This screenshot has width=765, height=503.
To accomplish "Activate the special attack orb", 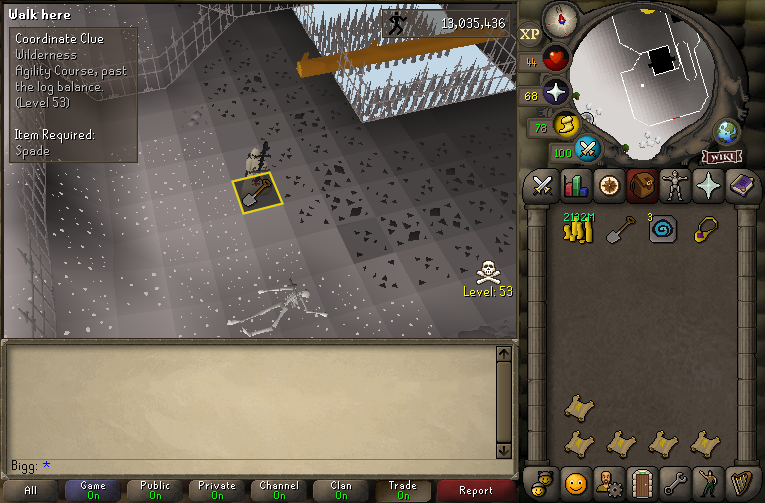I will [x=589, y=150].
